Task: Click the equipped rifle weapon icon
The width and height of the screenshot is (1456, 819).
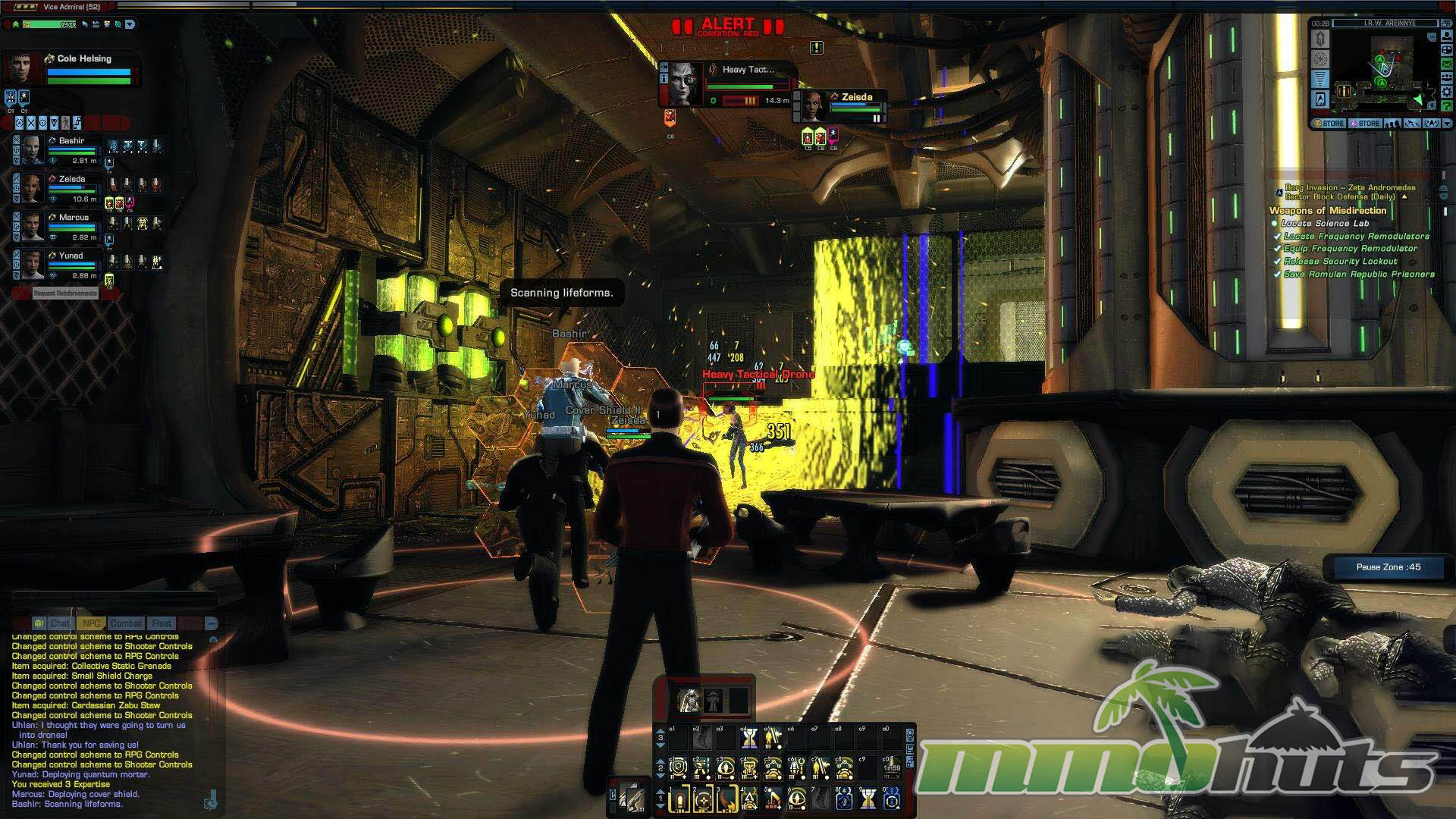Action: click(631, 798)
